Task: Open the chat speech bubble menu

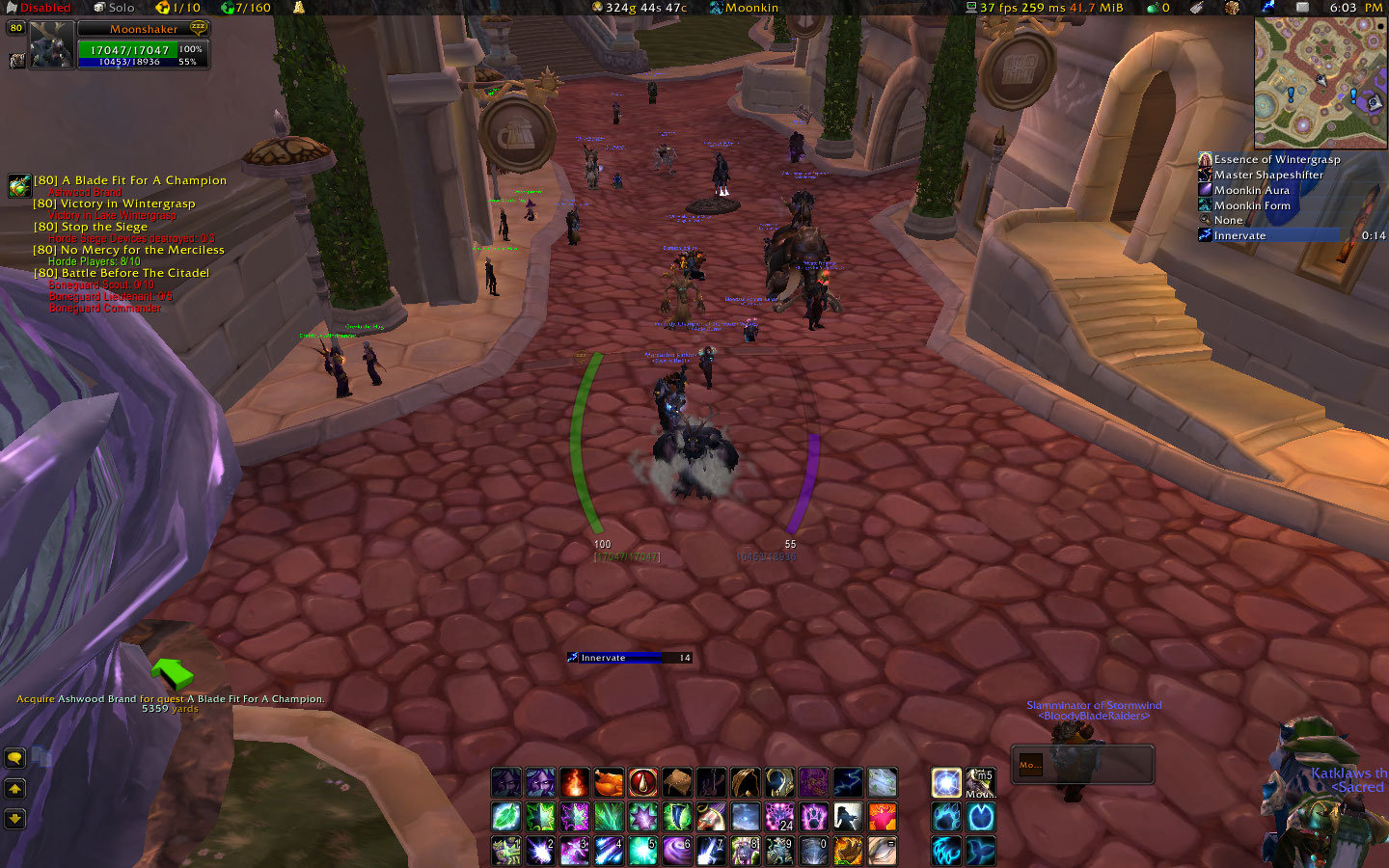Action: pos(15,758)
